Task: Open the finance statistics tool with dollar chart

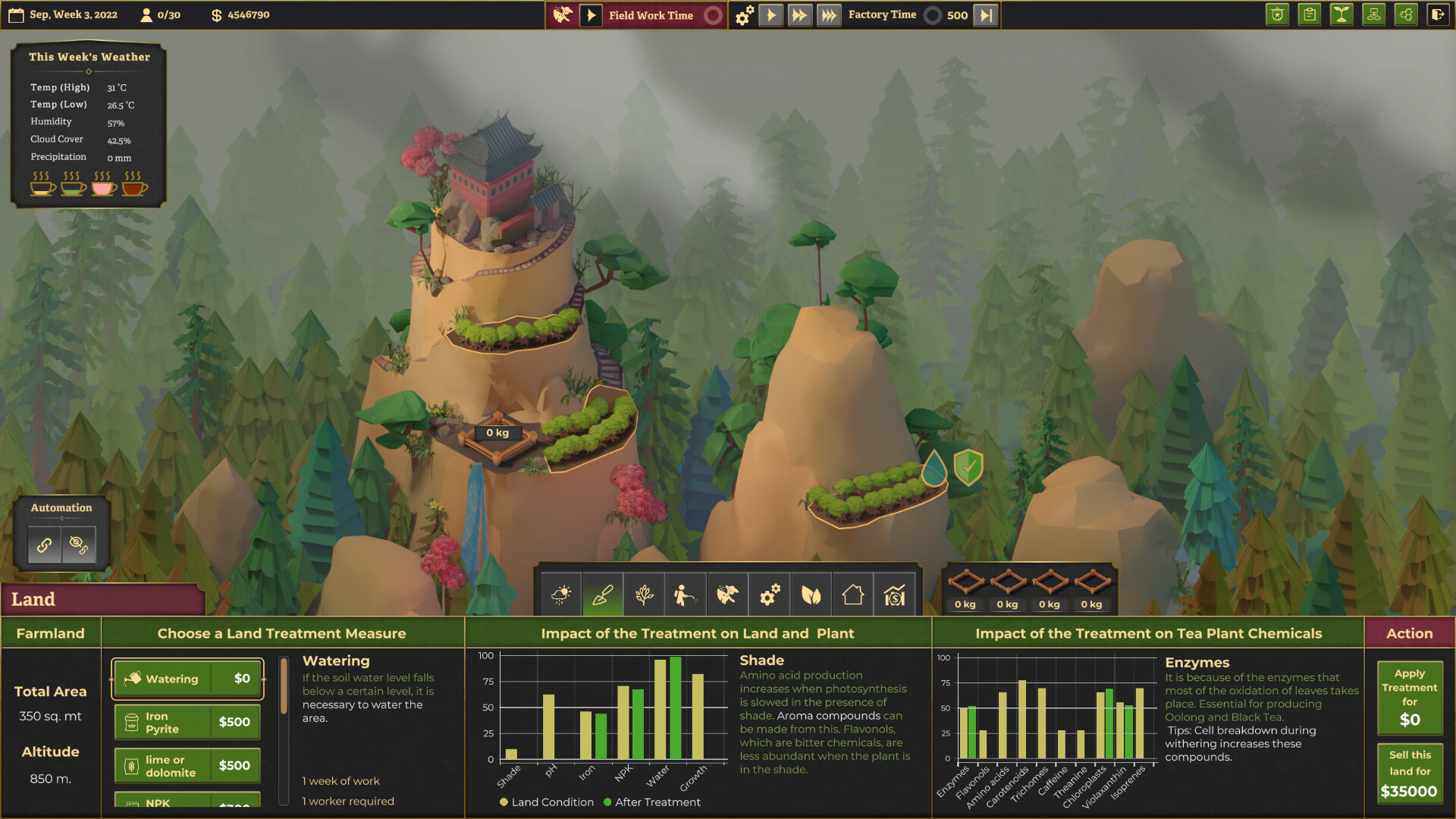Action: pos(894,595)
